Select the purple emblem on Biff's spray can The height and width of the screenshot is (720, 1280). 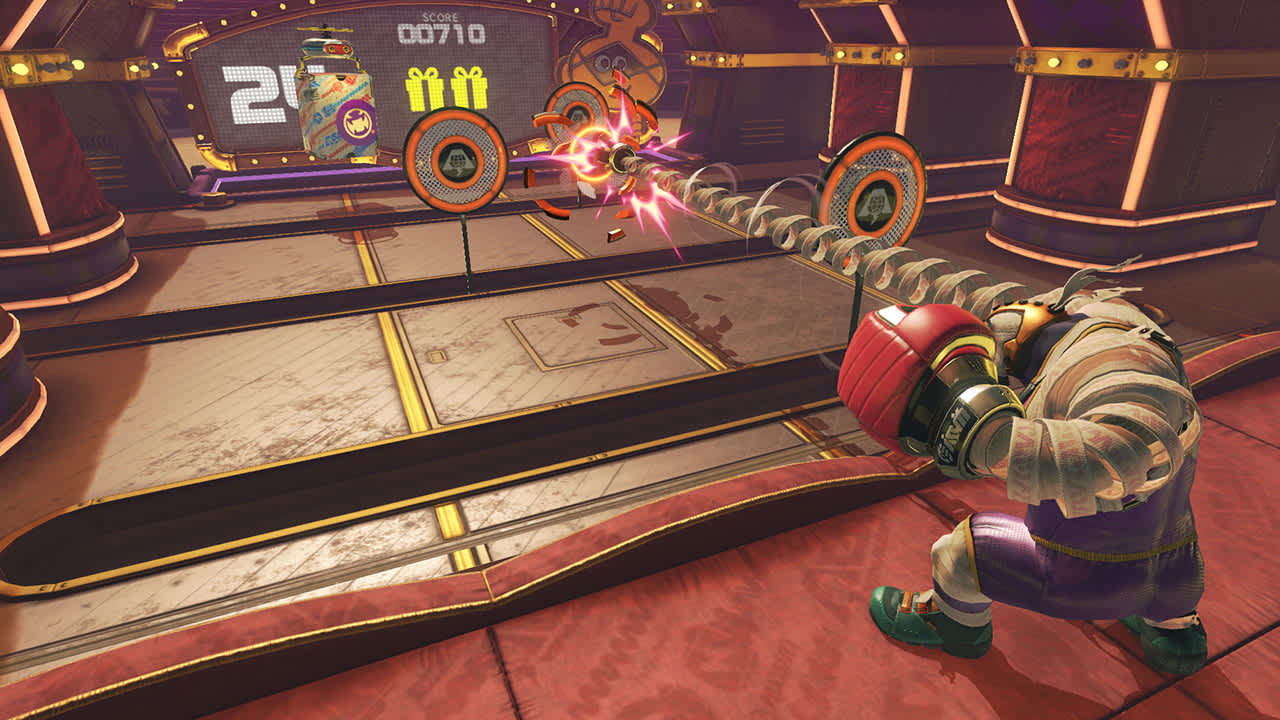(354, 120)
